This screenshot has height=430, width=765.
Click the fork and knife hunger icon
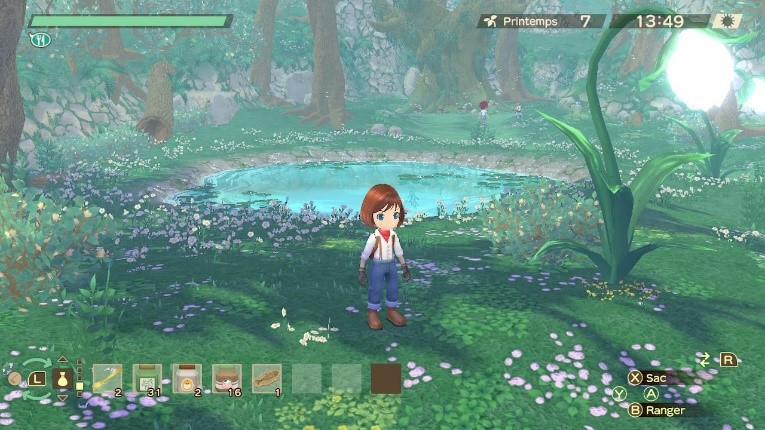point(40,40)
